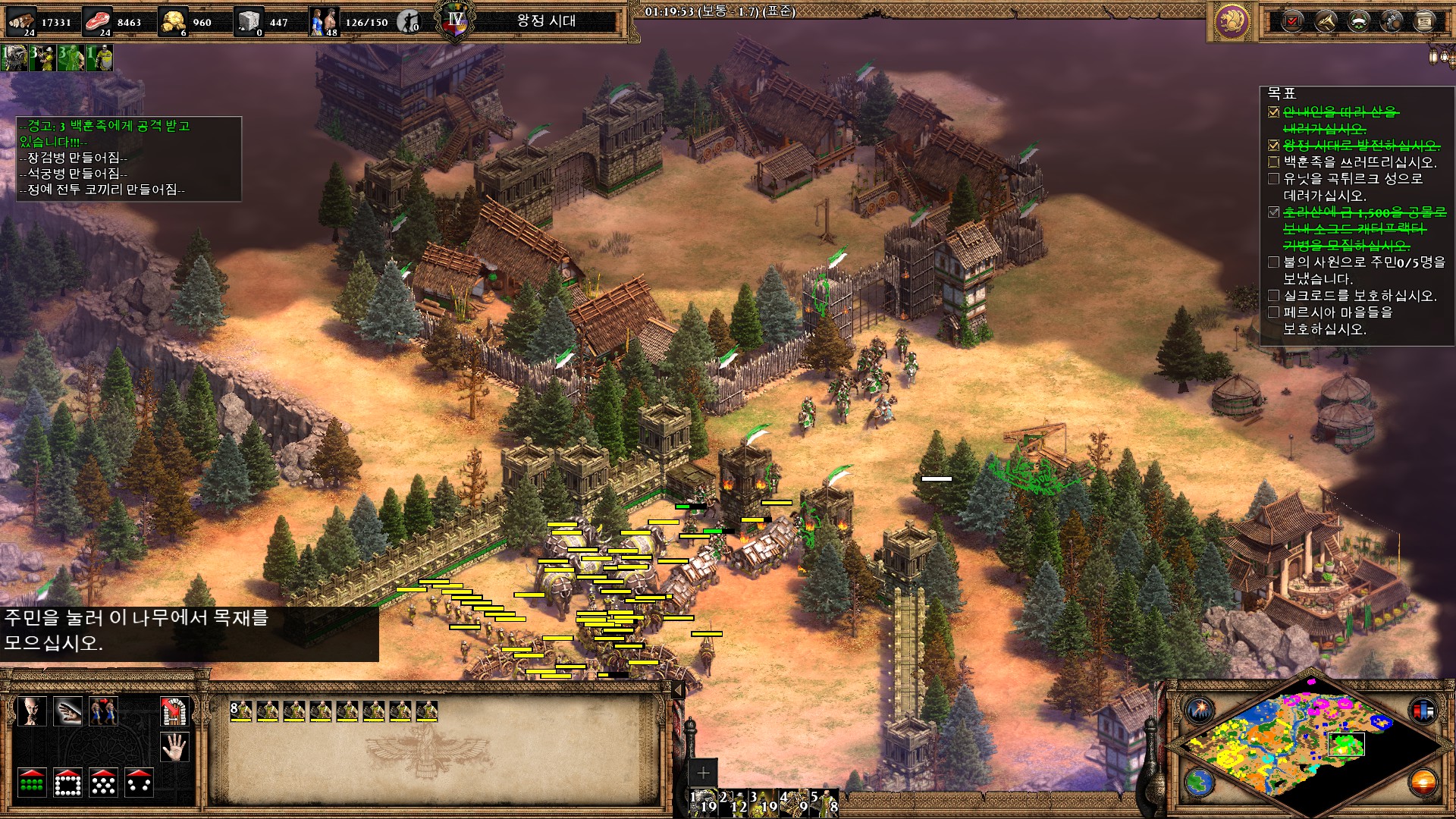Select the green line formation
1456x819 pixels.
[32, 783]
